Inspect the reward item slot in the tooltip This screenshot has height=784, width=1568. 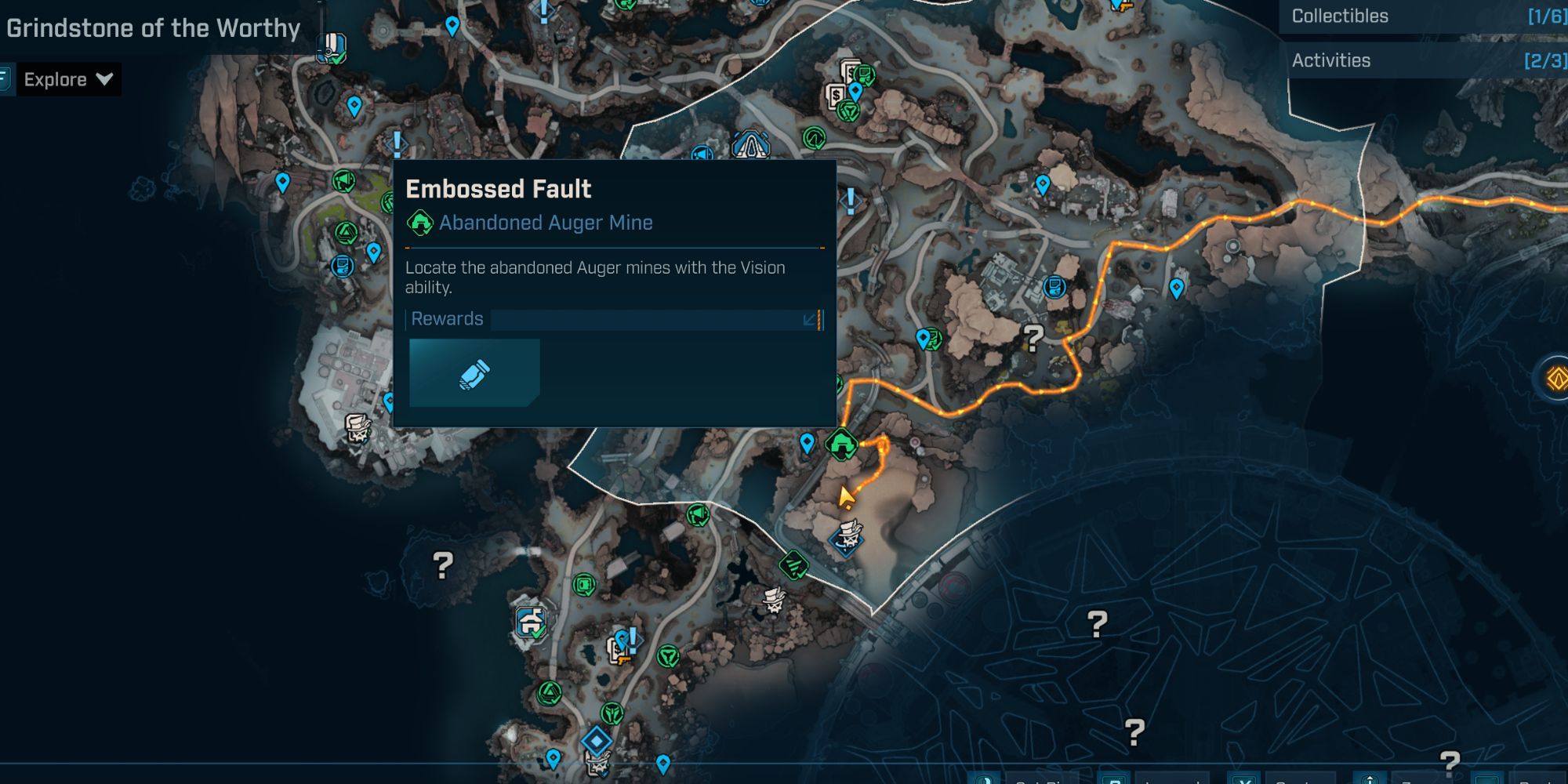(474, 373)
